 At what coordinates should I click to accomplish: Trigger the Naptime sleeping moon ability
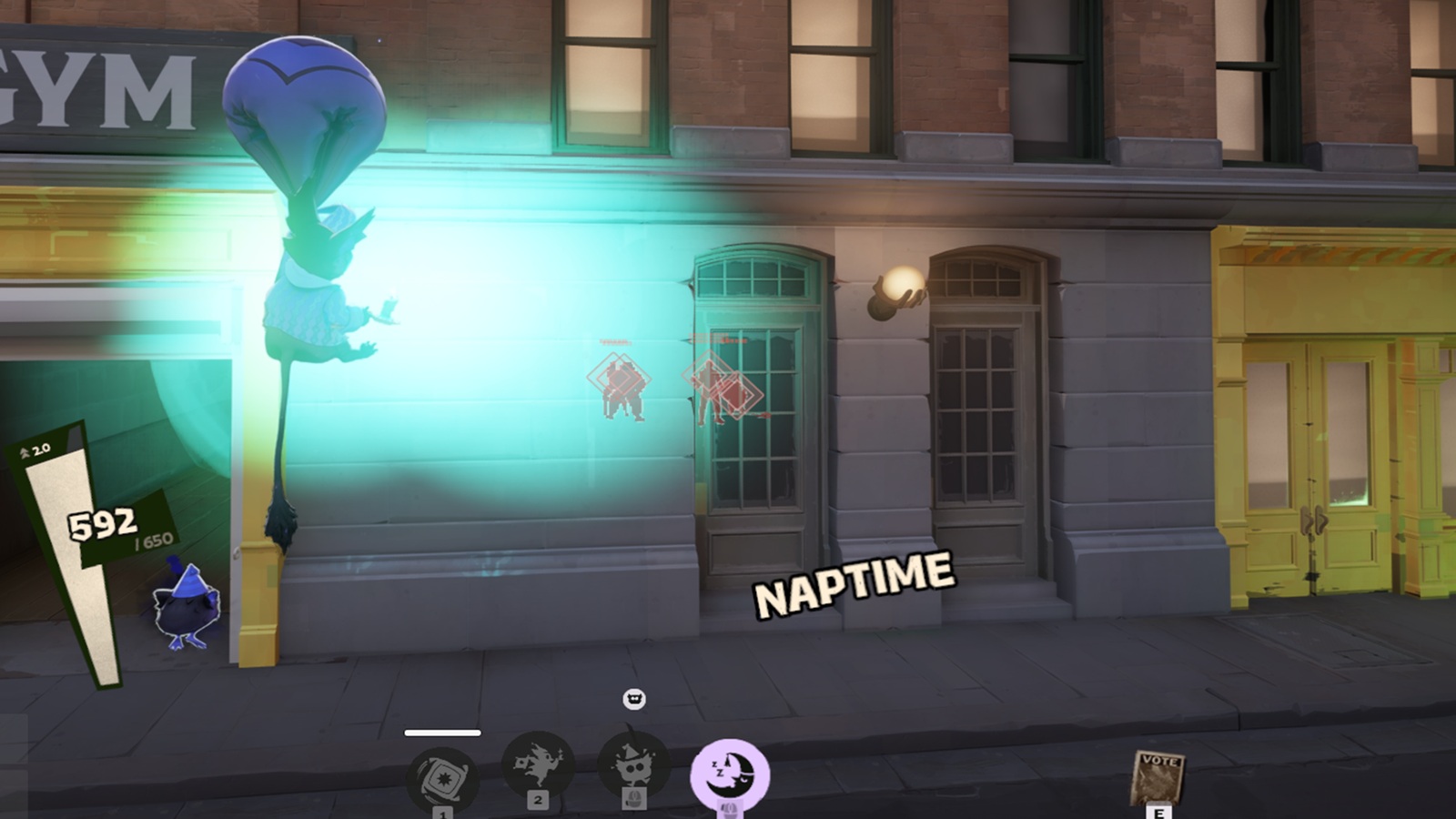click(729, 774)
